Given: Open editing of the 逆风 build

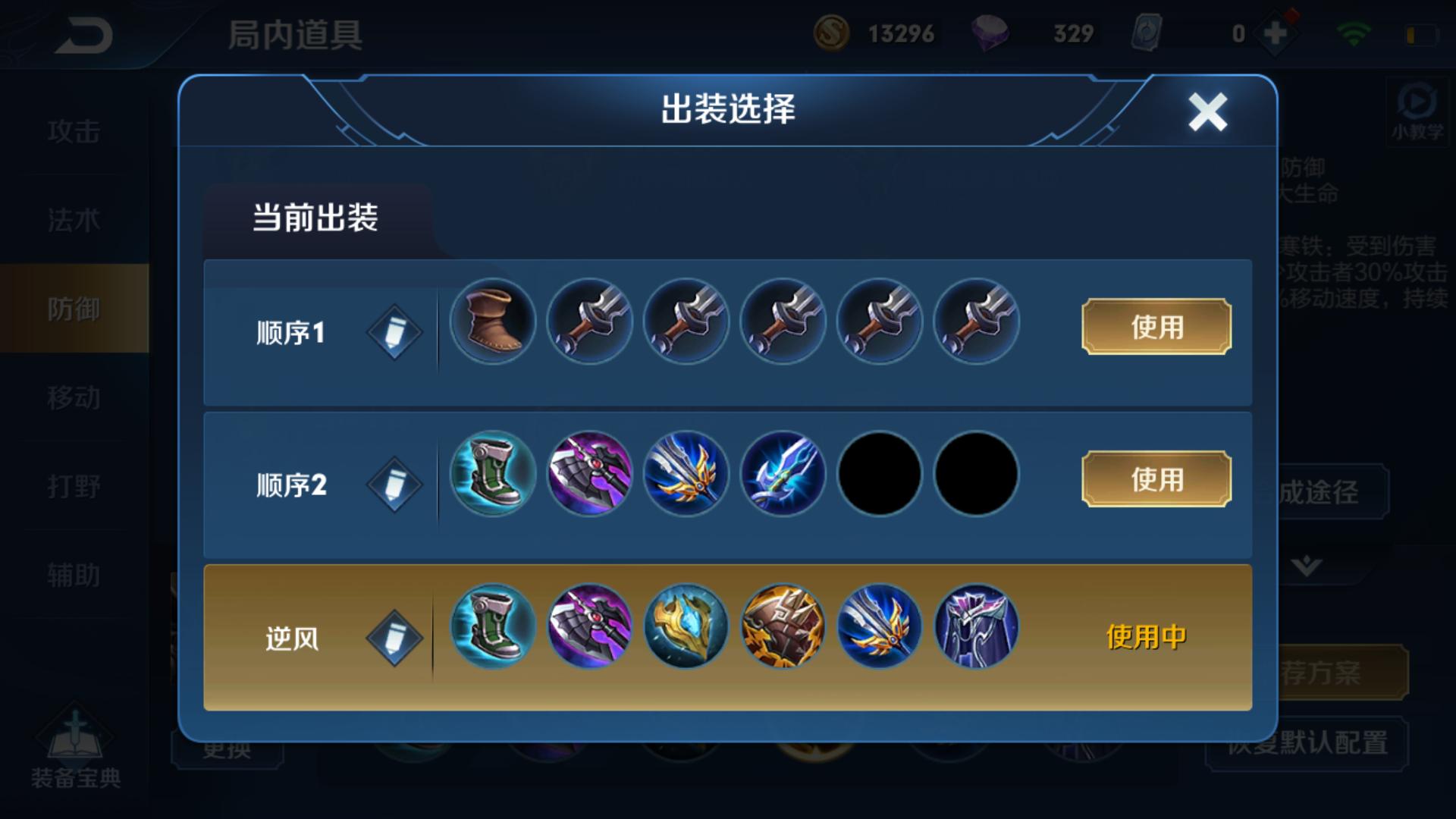Looking at the screenshot, I should tap(394, 637).
